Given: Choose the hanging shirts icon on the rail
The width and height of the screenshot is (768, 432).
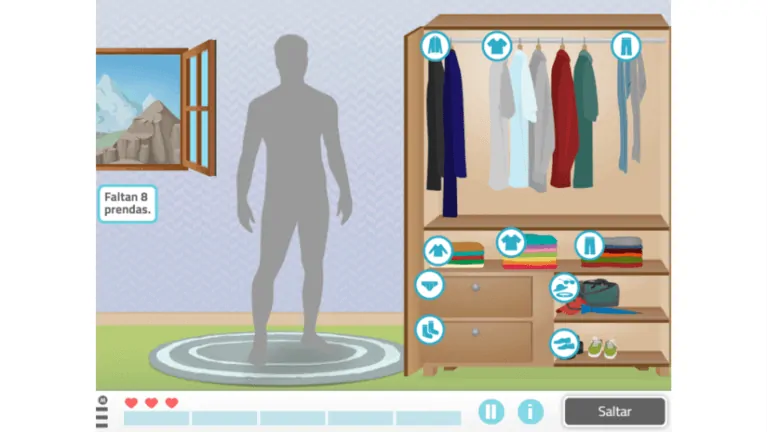Looking at the screenshot, I should point(497,45).
